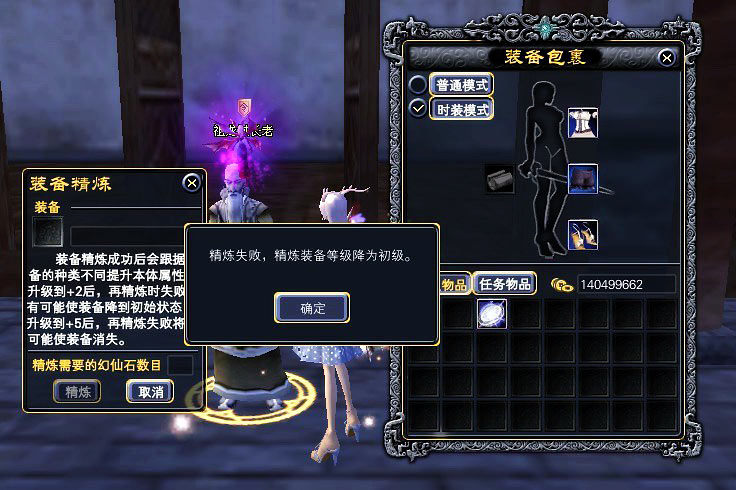Confirm the refine failure dialog with 确定
This screenshot has width=736, height=490.
pyautogui.click(x=312, y=308)
